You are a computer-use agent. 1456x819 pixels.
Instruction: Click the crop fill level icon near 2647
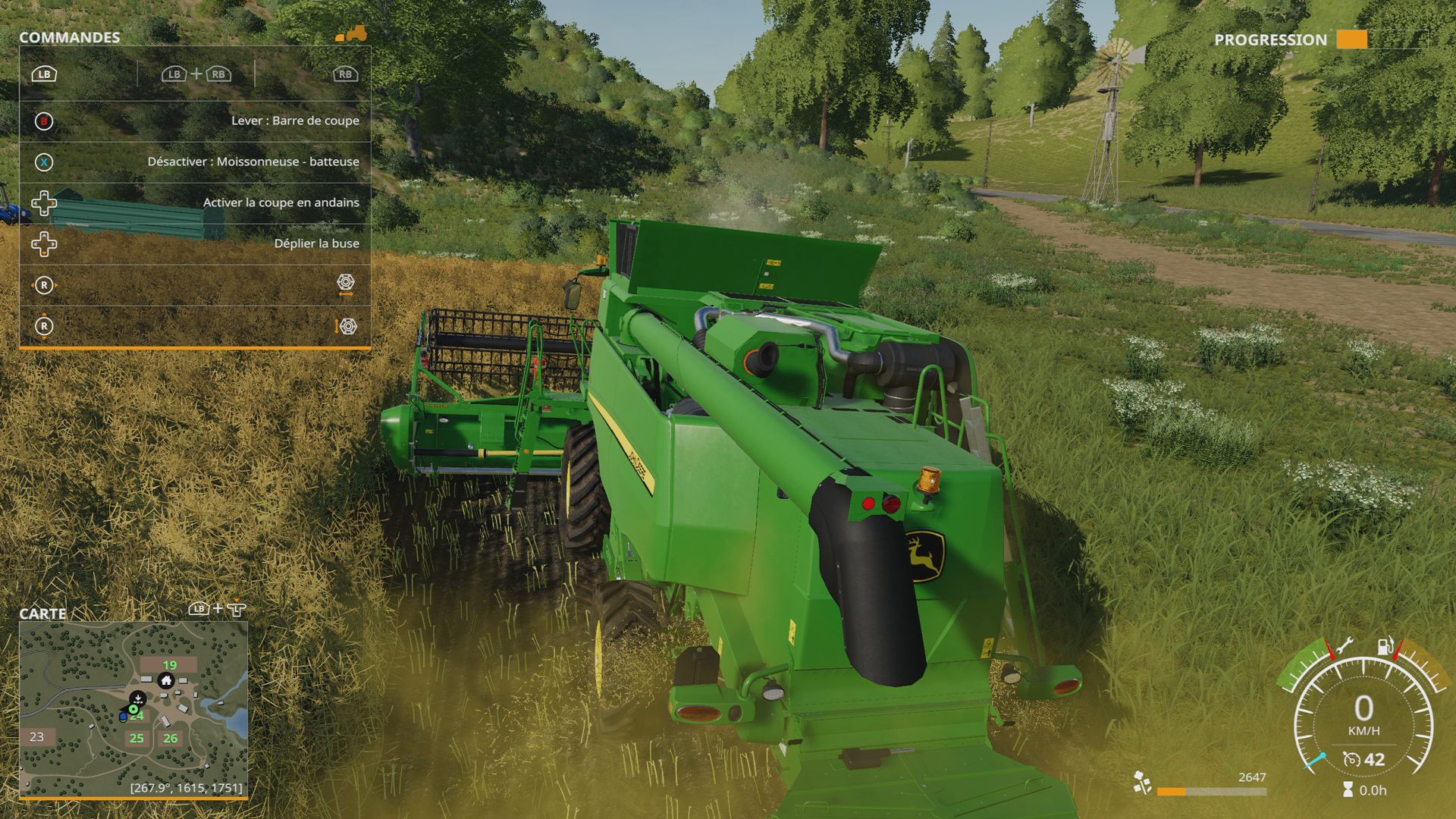click(1142, 783)
